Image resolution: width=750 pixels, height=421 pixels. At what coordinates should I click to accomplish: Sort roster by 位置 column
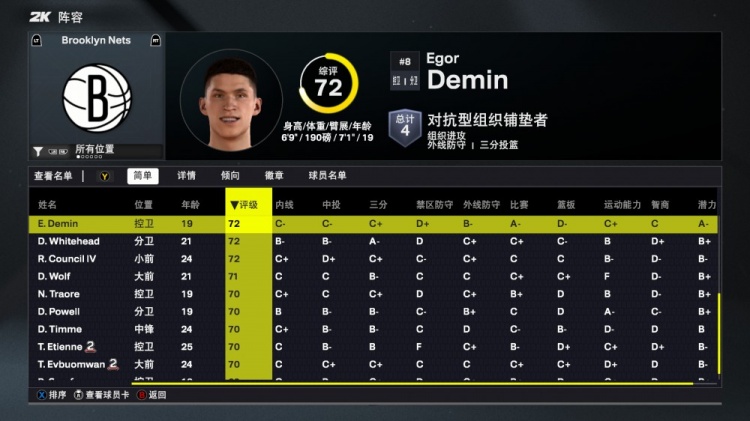[144, 205]
